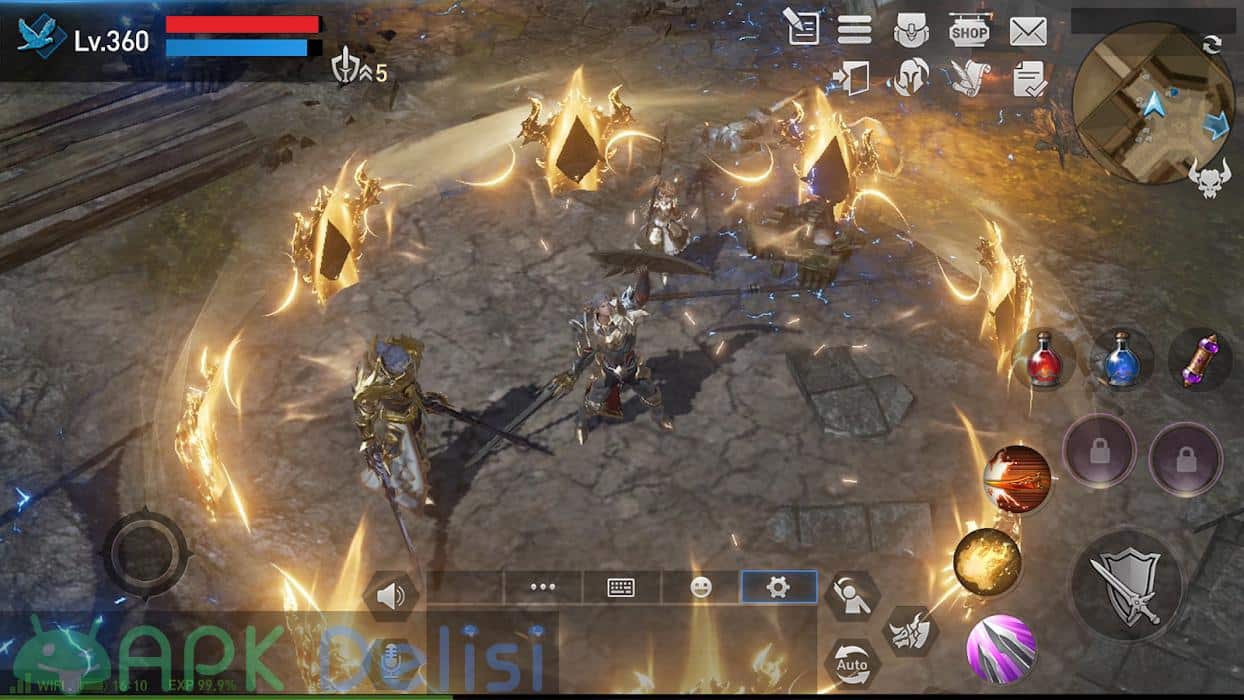
Task: Click the horned skull icon
Action: [x=1209, y=177]
